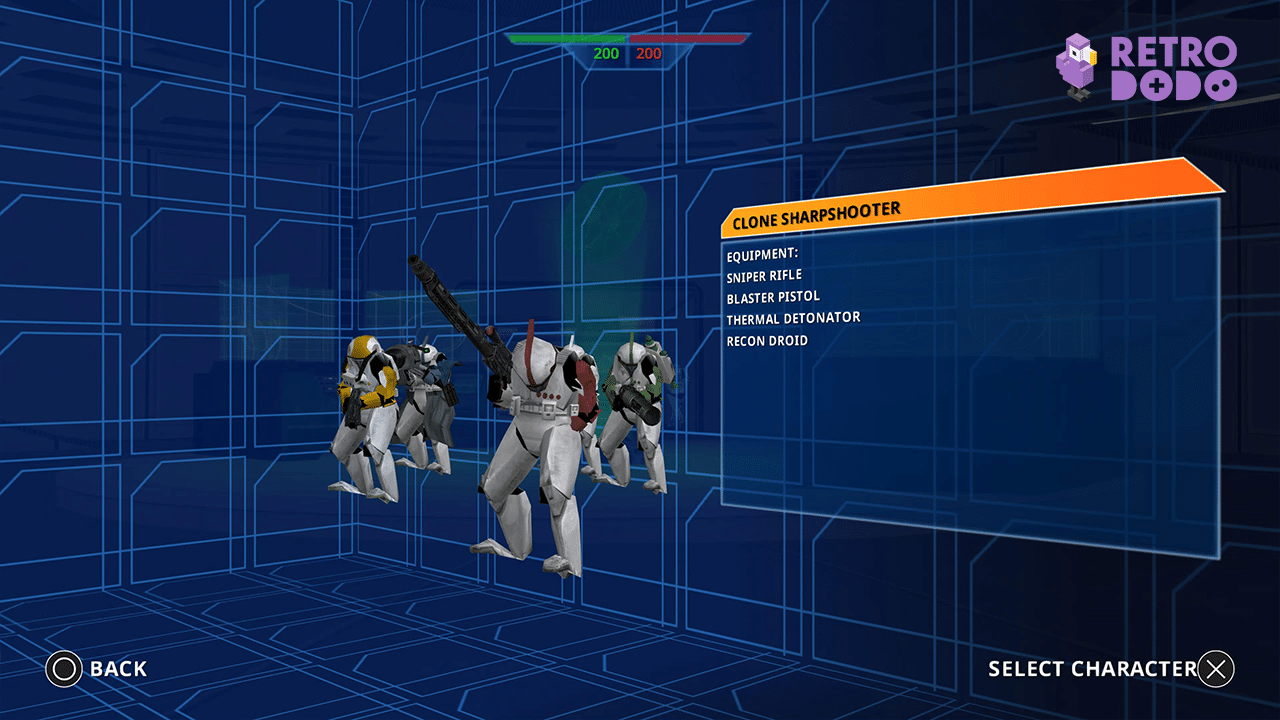
Task: Toggle the Blaster Pistol equipment entry
Action: tap(774, 296)
